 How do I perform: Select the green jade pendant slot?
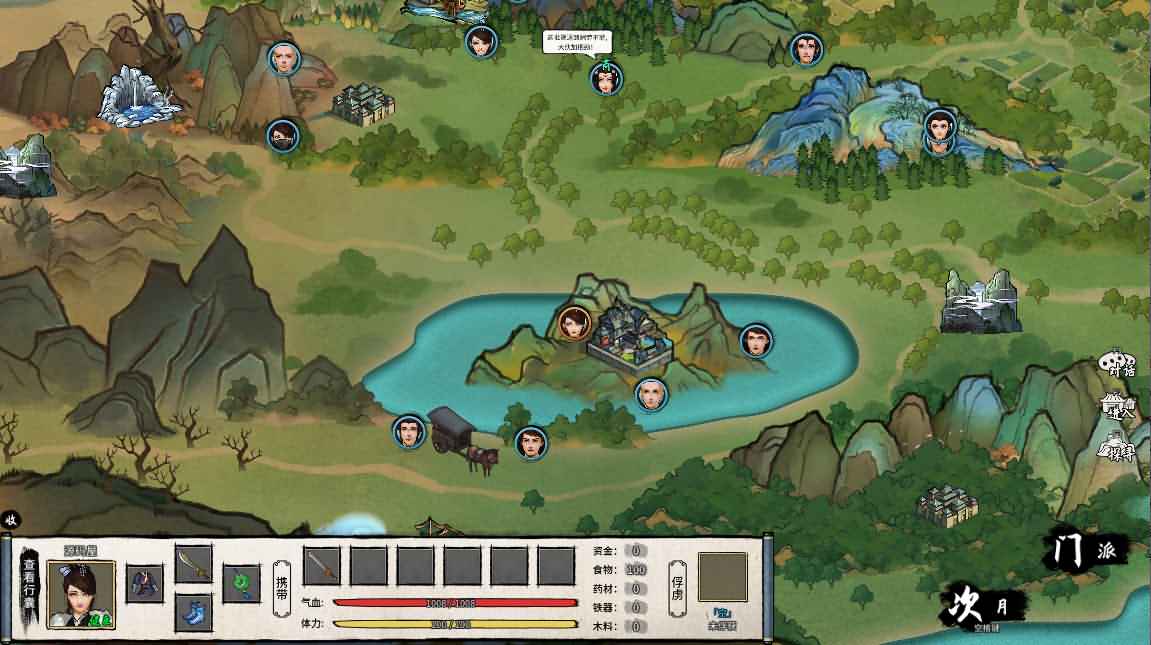point(241,583)
